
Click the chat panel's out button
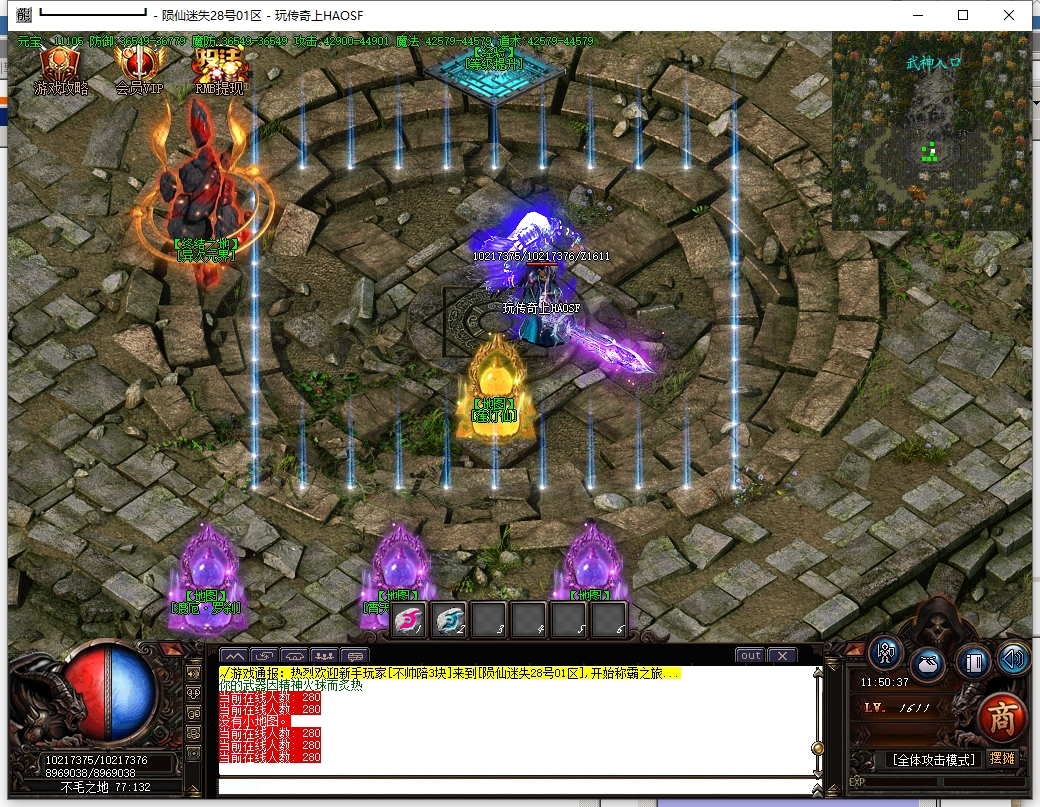(x=750, y=656)
